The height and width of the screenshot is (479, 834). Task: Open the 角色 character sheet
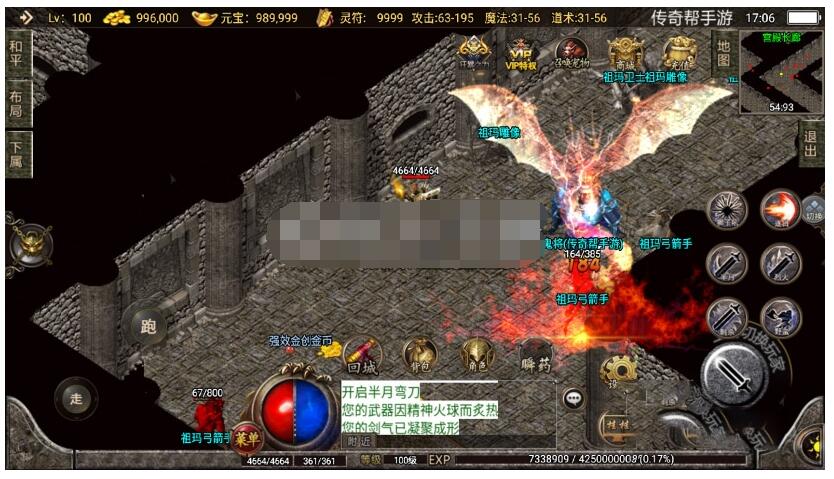click(x=476, y=357)
